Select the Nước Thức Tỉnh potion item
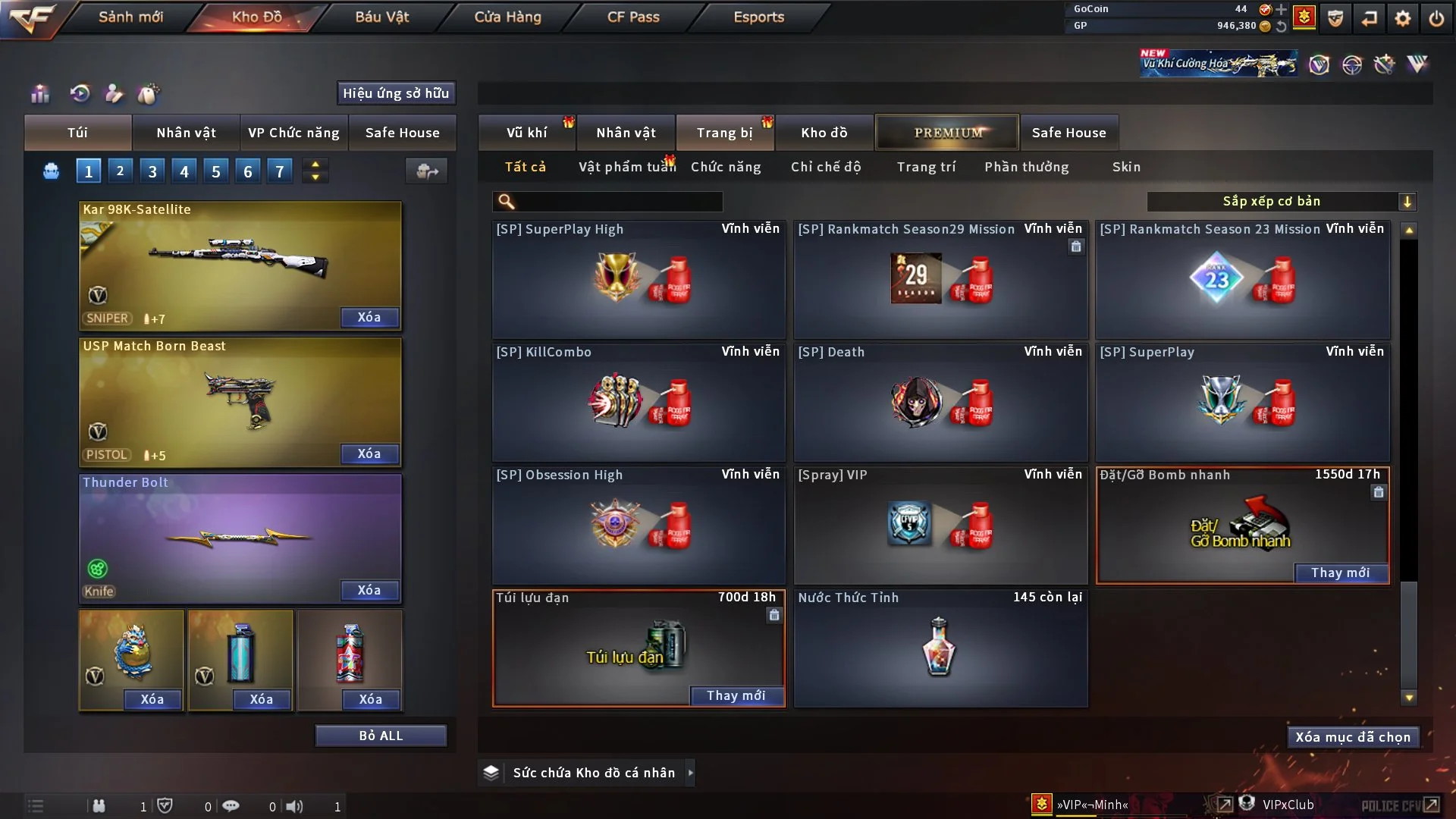This screenshot has height=819, width=1456. pyautogui.click(x=940, y=648)
